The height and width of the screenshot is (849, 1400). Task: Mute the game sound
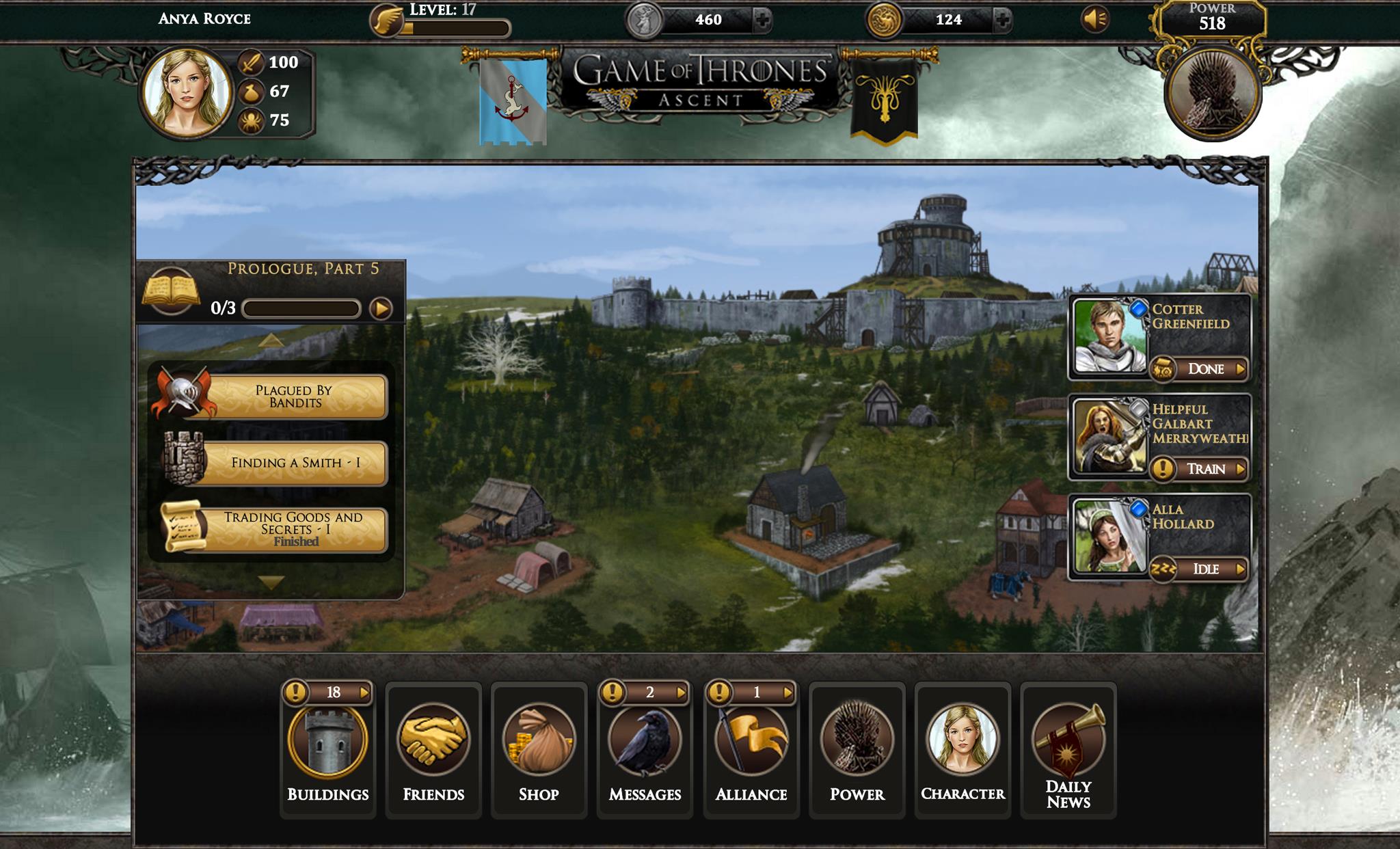click(1096, 19)
